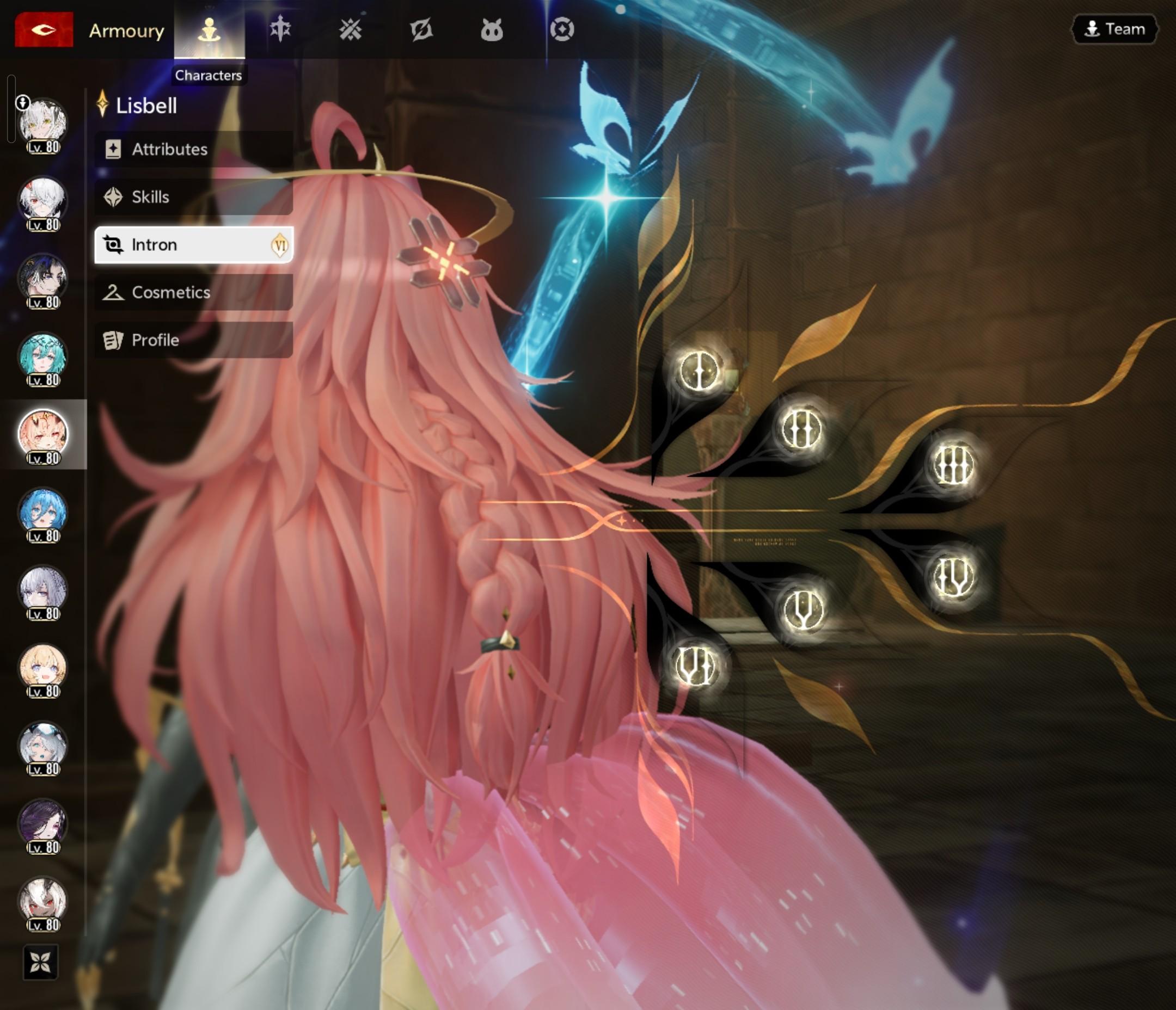View Intron node V
The height and width of the screenshot is (1010, 1176).
[x=803, y=609]
